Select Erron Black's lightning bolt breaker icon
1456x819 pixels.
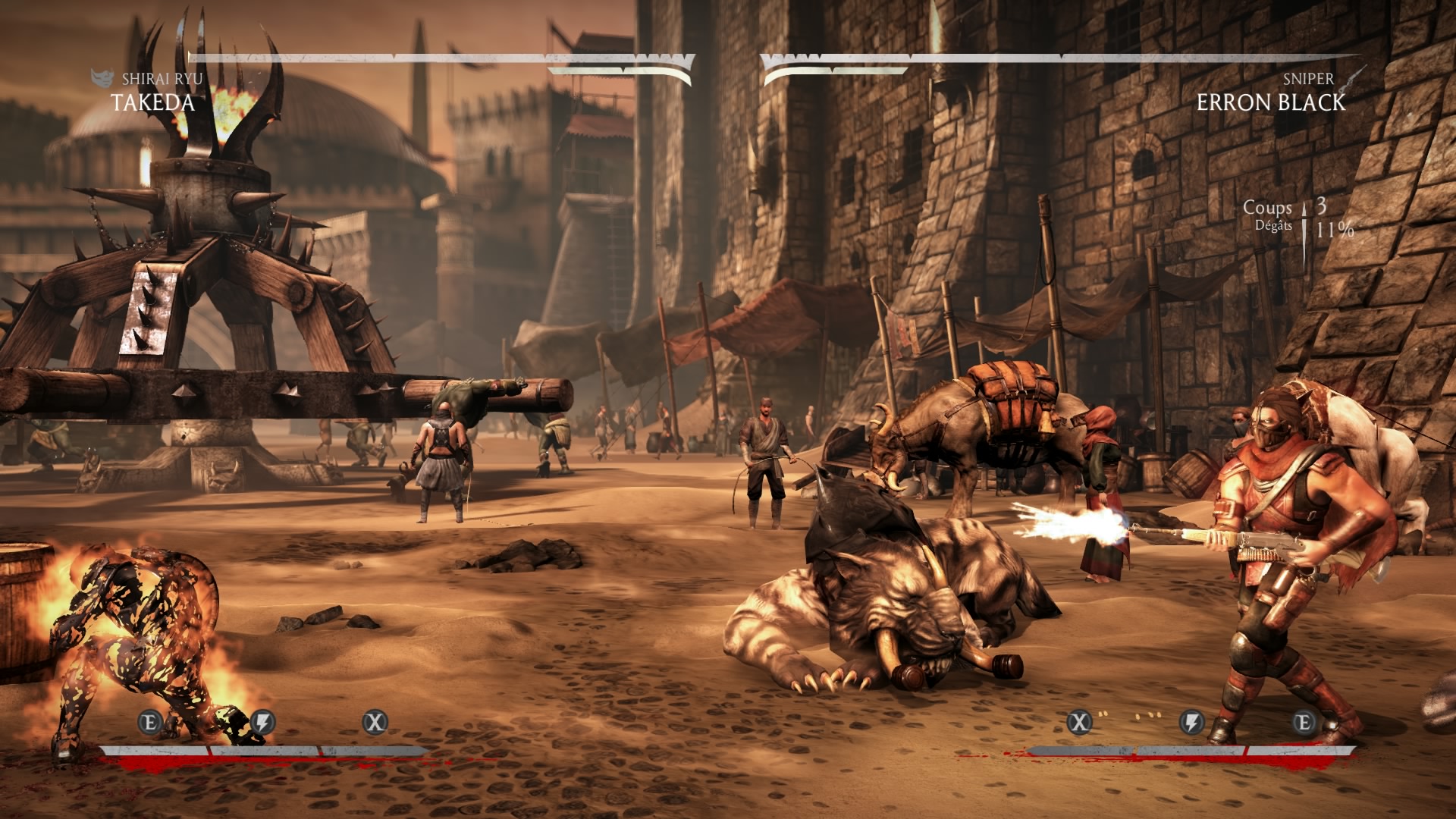click(x=1191, y=722)
